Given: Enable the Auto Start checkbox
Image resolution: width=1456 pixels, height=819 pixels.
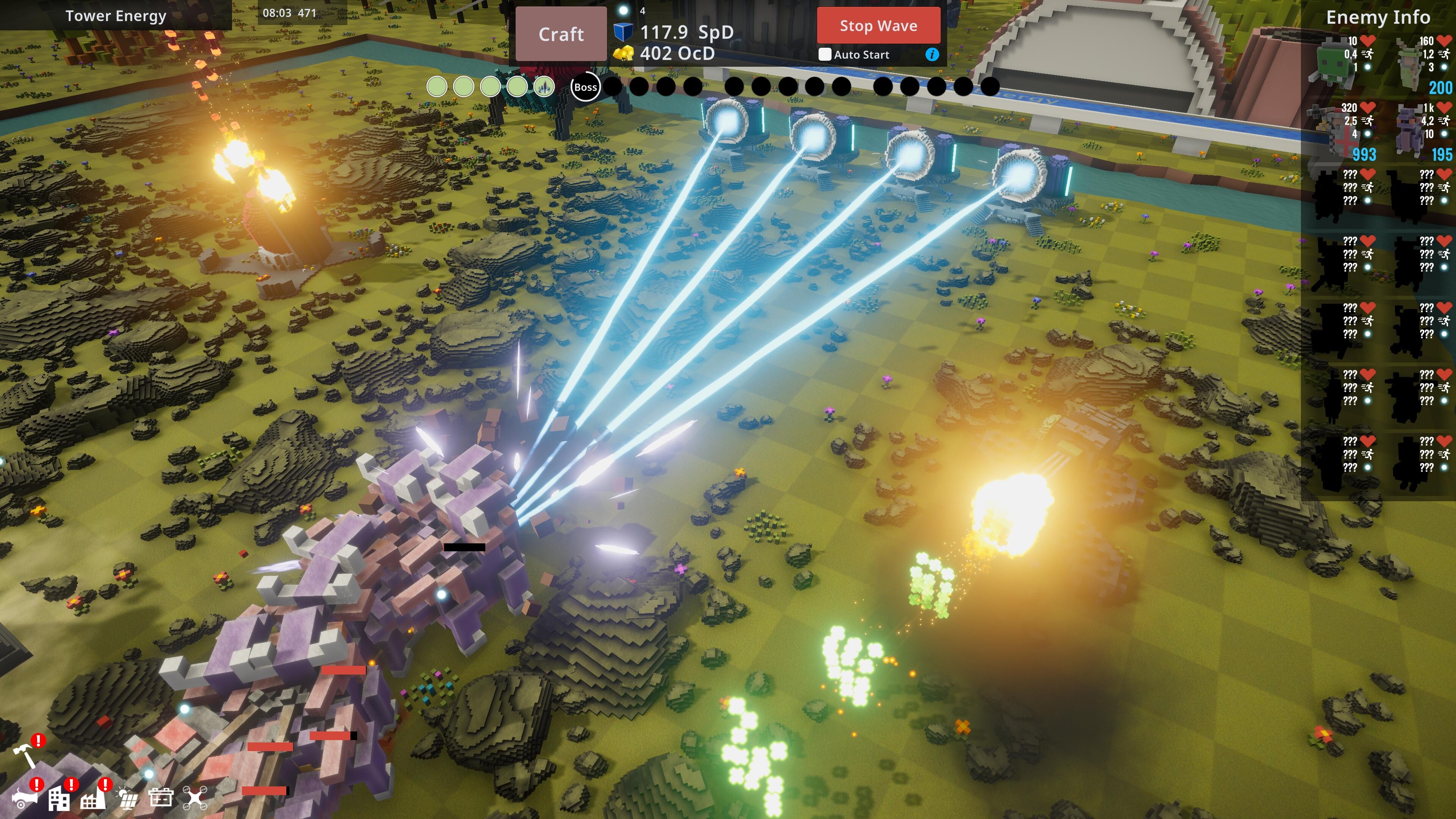Looking at the screenshot, I should pos(826,55).
